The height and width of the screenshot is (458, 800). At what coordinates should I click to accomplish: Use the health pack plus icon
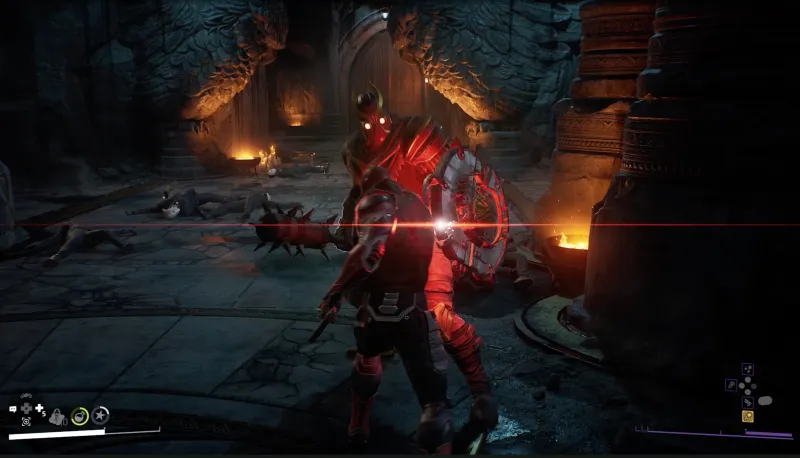pyautogui.click(x=39, y=409)
